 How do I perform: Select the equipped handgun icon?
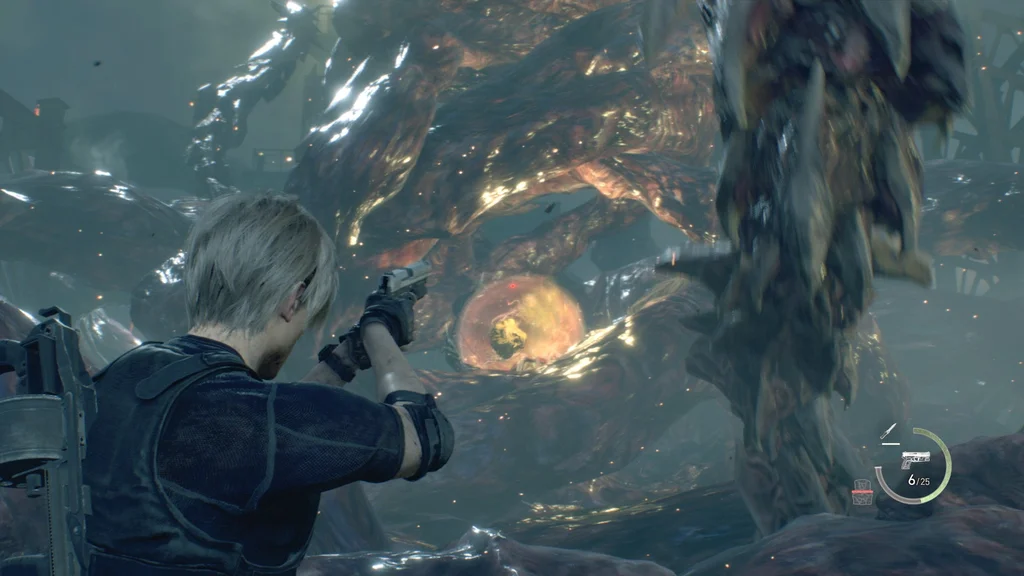coord(915,459)
